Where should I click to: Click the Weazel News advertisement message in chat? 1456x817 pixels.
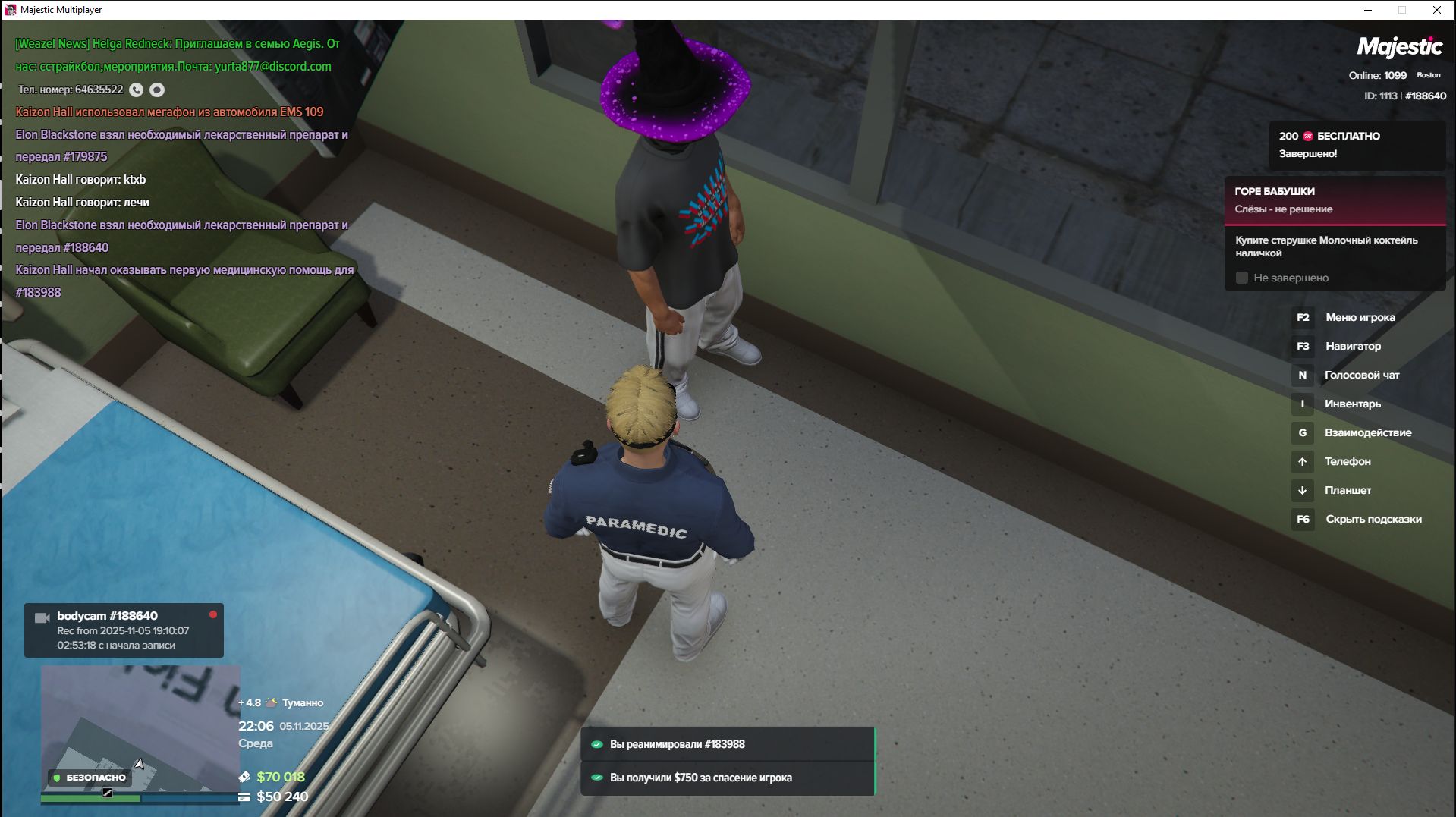pos(178,55)
